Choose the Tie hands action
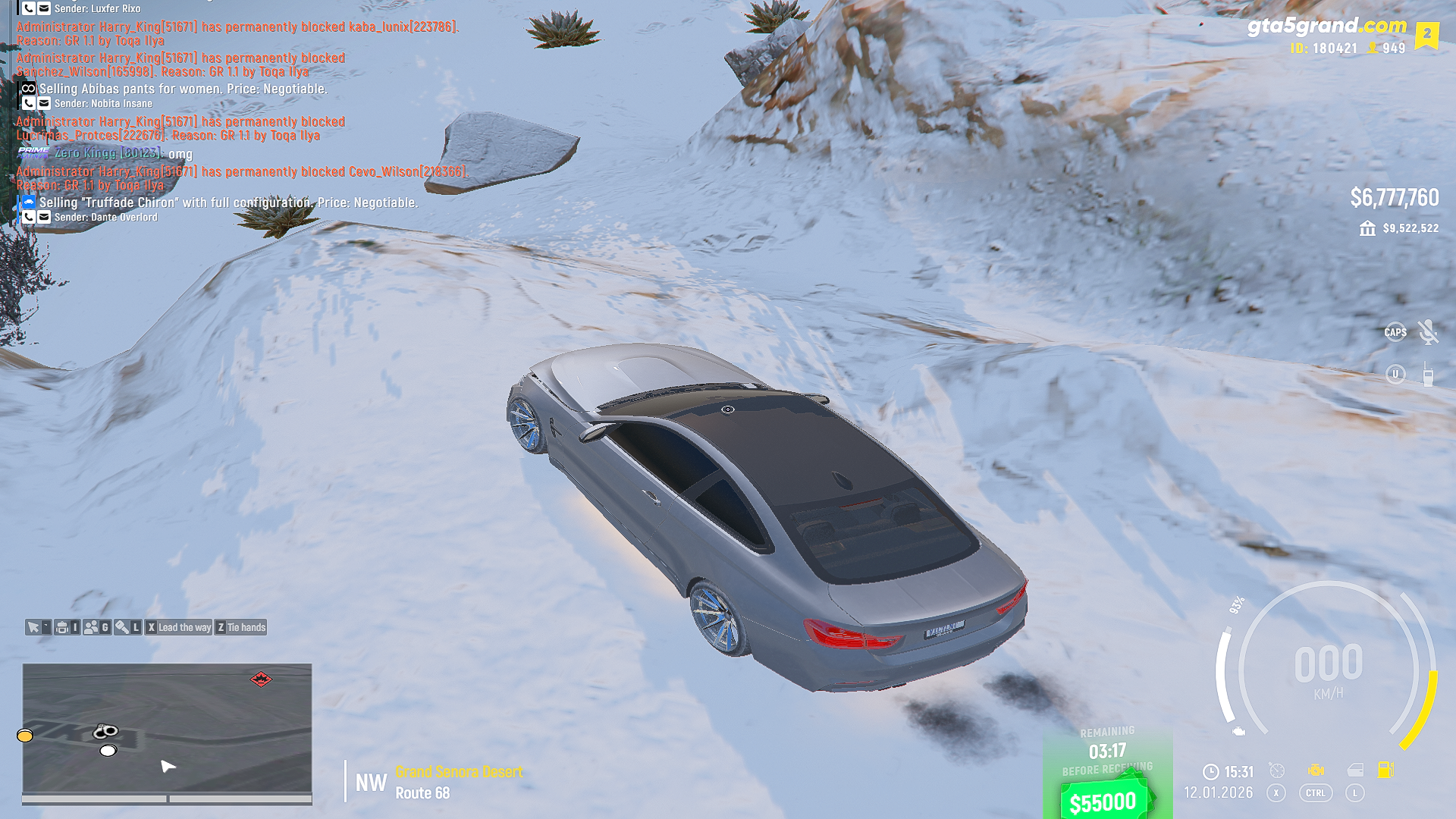 [x=241, y=627]
